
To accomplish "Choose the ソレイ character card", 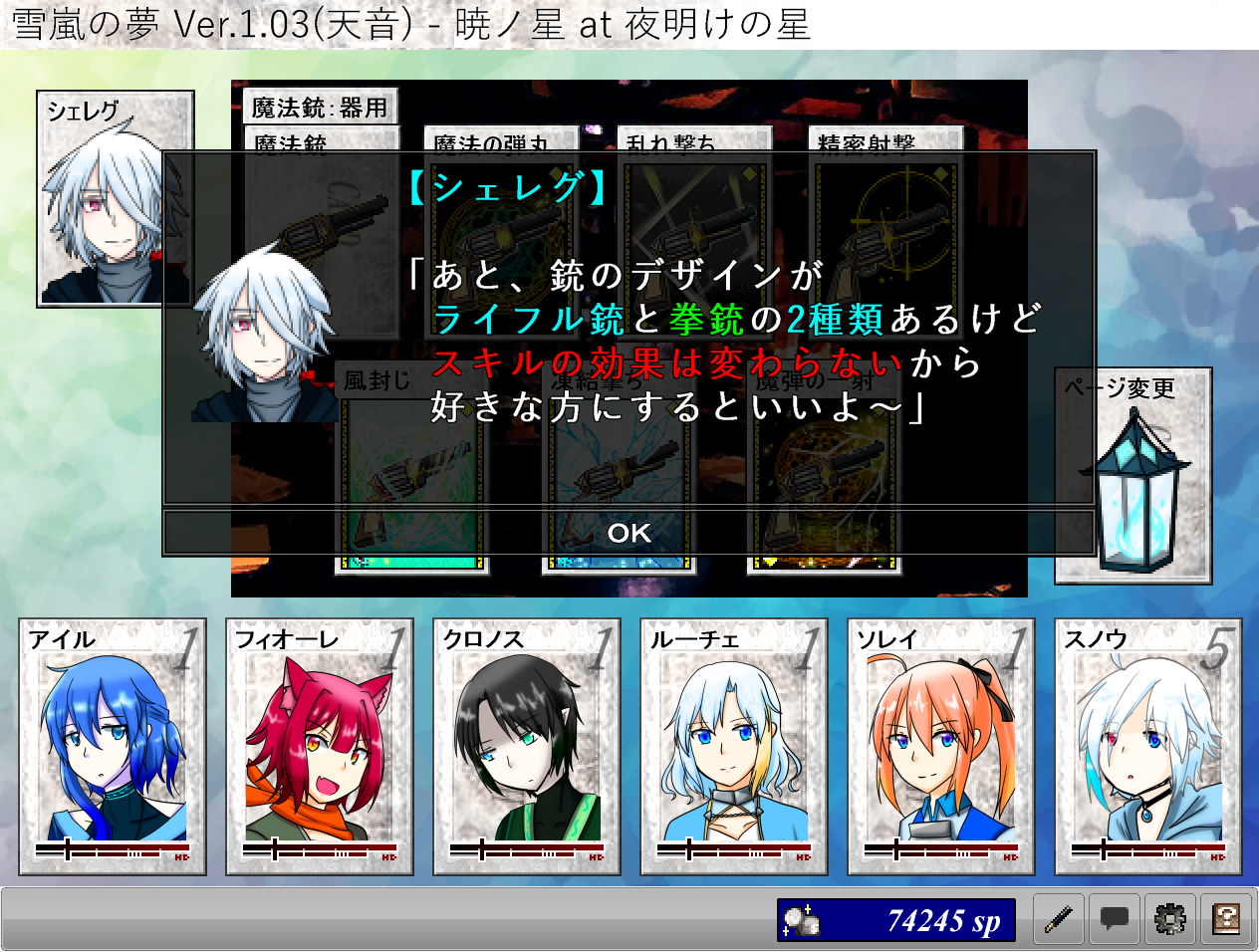I will tap(941, 747).
